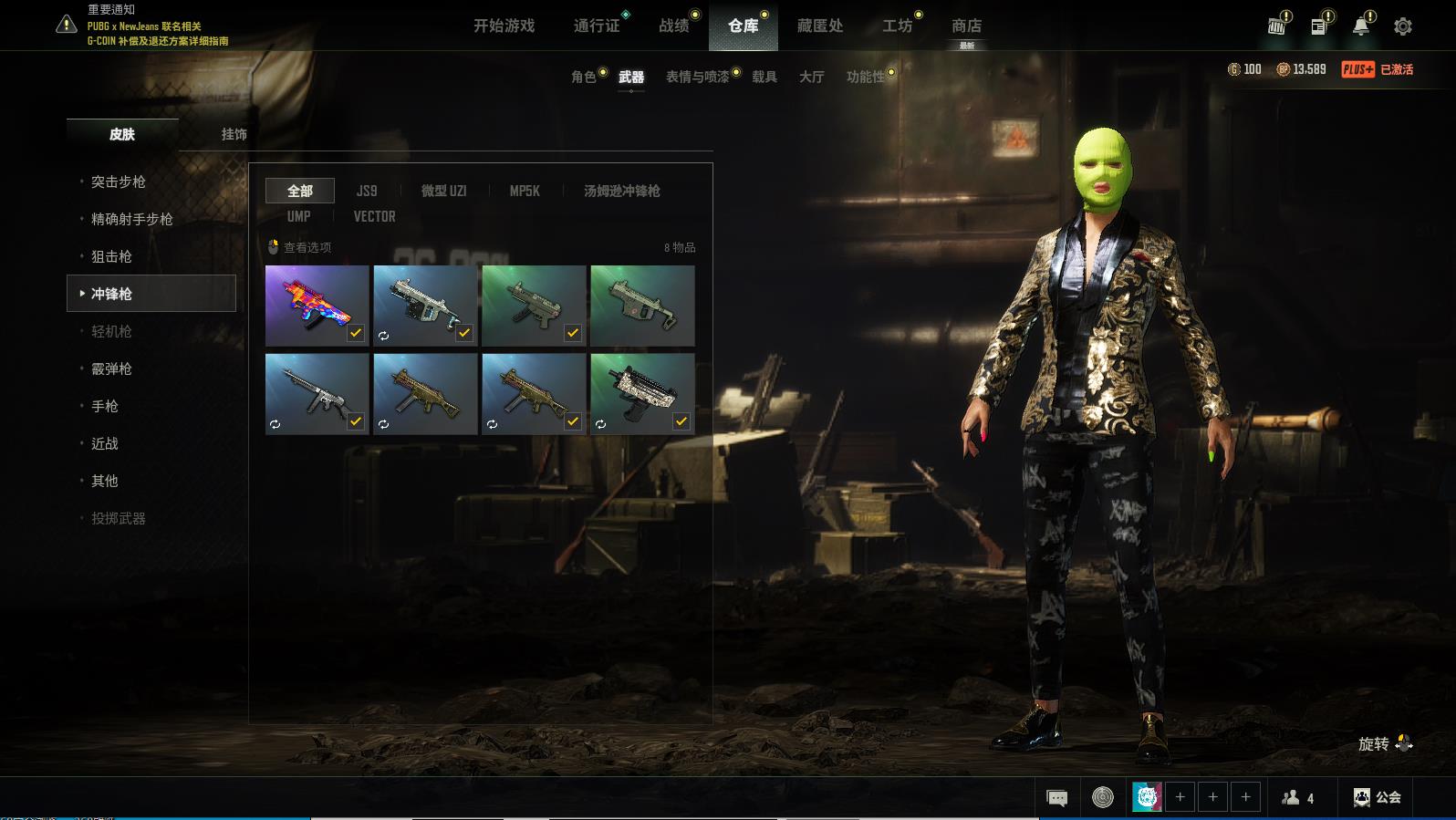Image resolution: width=1456 pixels, height=820 pixels.
Task: Open the 公会 clan button
Action: pyautogui.click(x=1378, y=797)
